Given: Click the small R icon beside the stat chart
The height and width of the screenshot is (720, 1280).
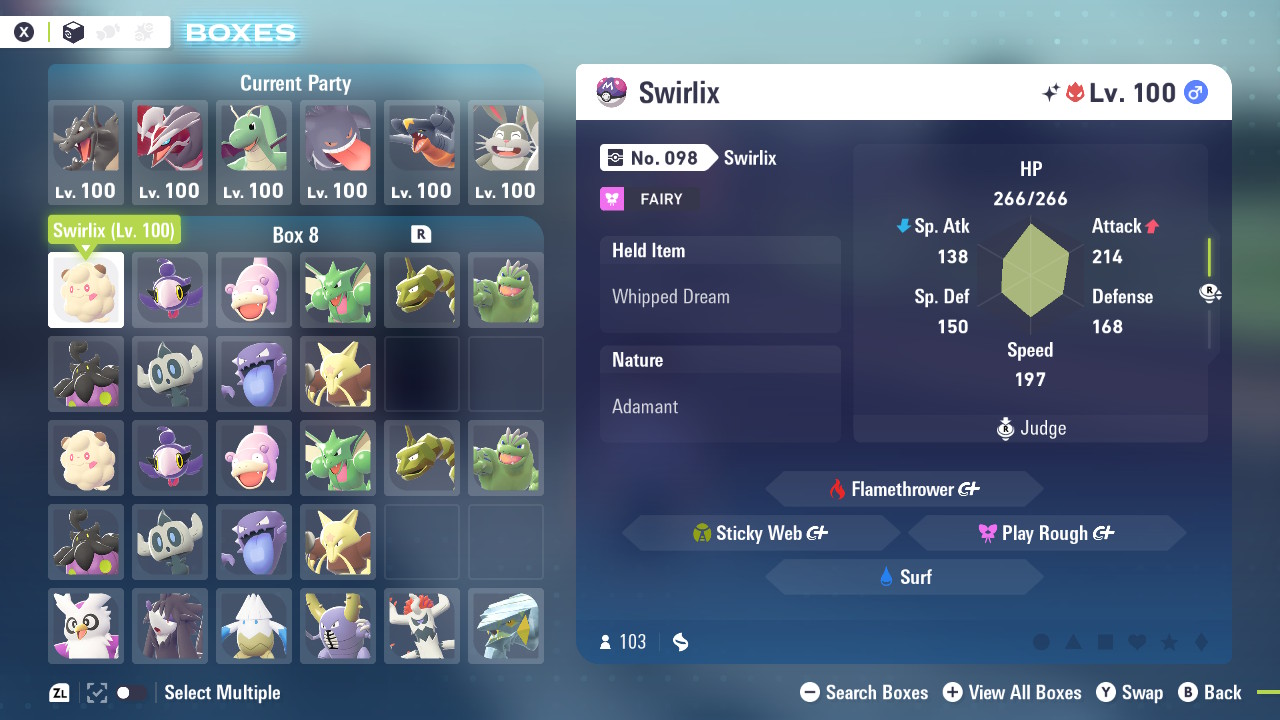Looking at the screenshot, I should [1210, 293].
